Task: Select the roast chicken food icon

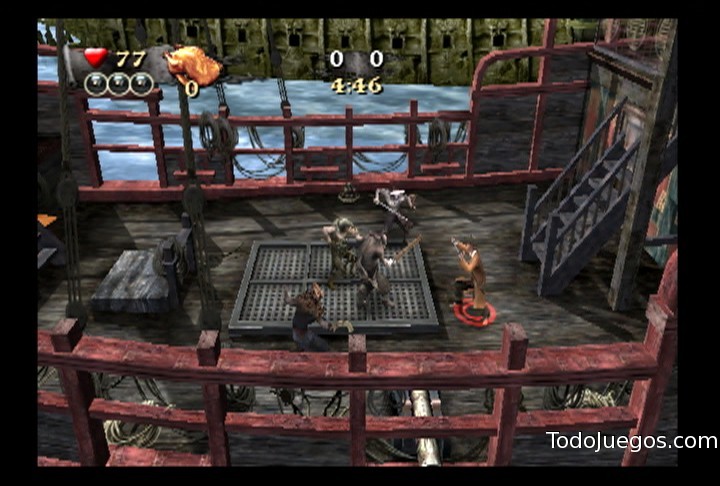Action: (x=193, y=65)
